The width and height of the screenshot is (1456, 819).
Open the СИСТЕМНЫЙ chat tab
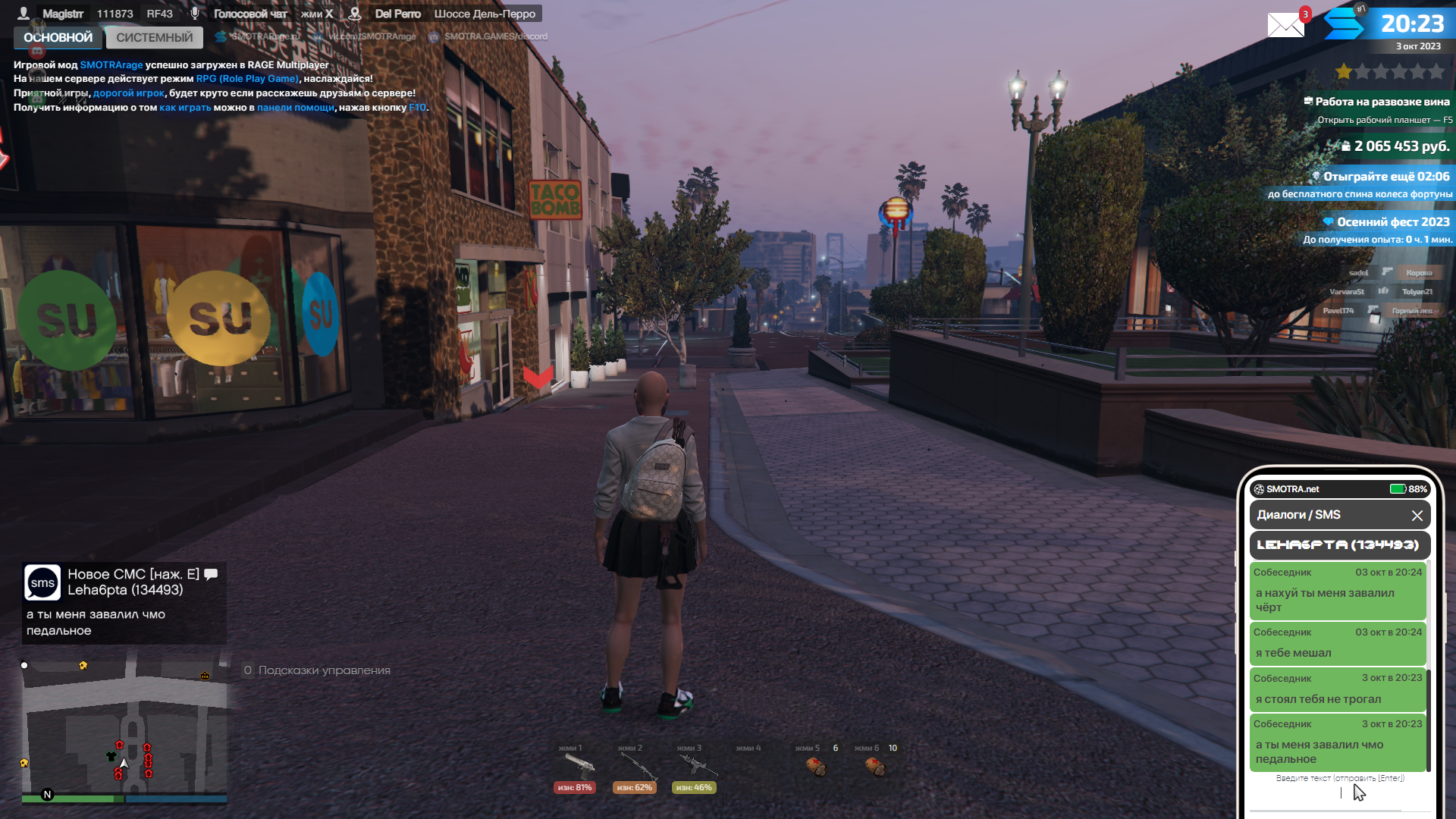155,37
